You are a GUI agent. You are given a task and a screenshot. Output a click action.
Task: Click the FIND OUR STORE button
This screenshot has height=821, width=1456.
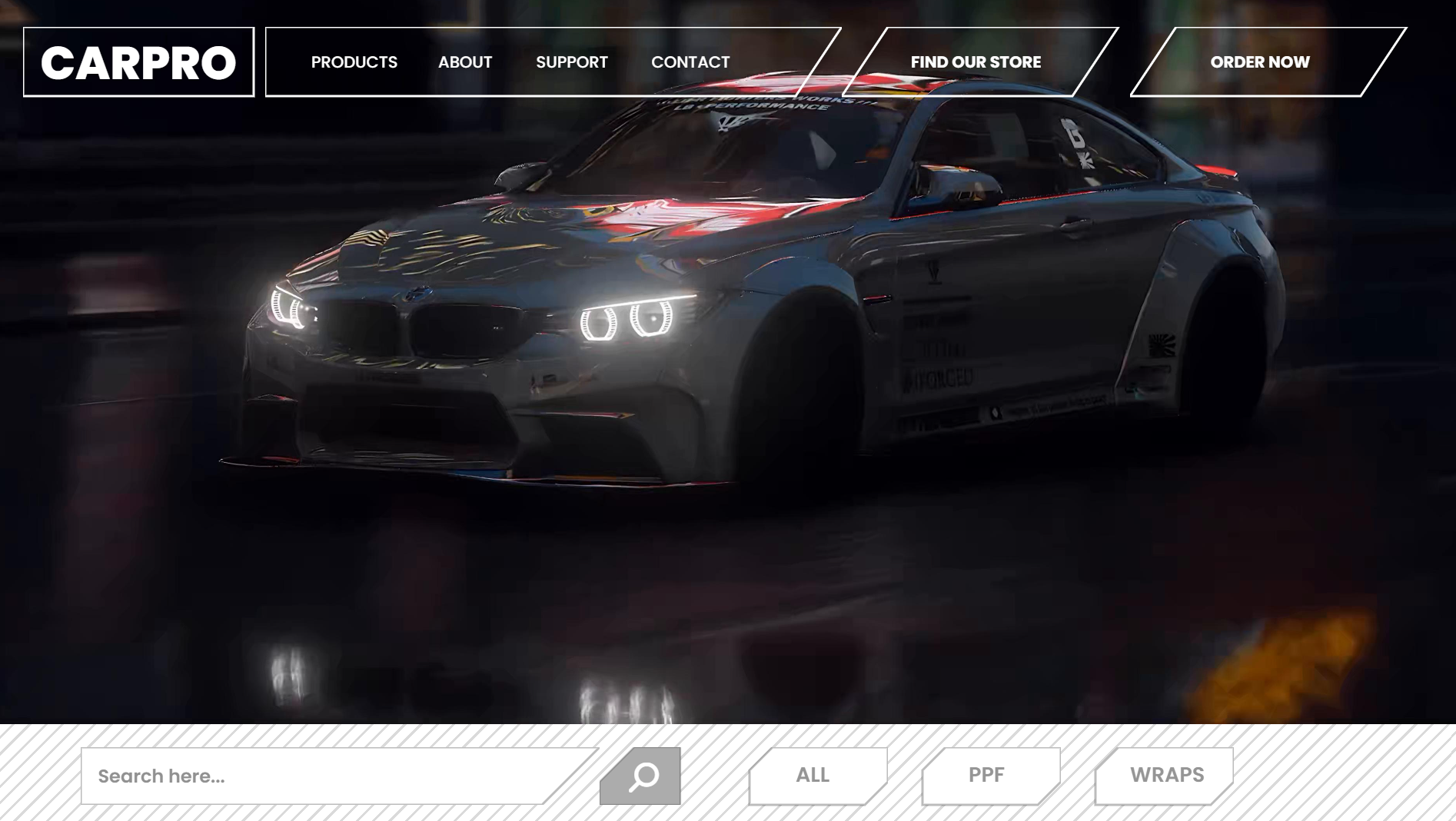(975, 62)
